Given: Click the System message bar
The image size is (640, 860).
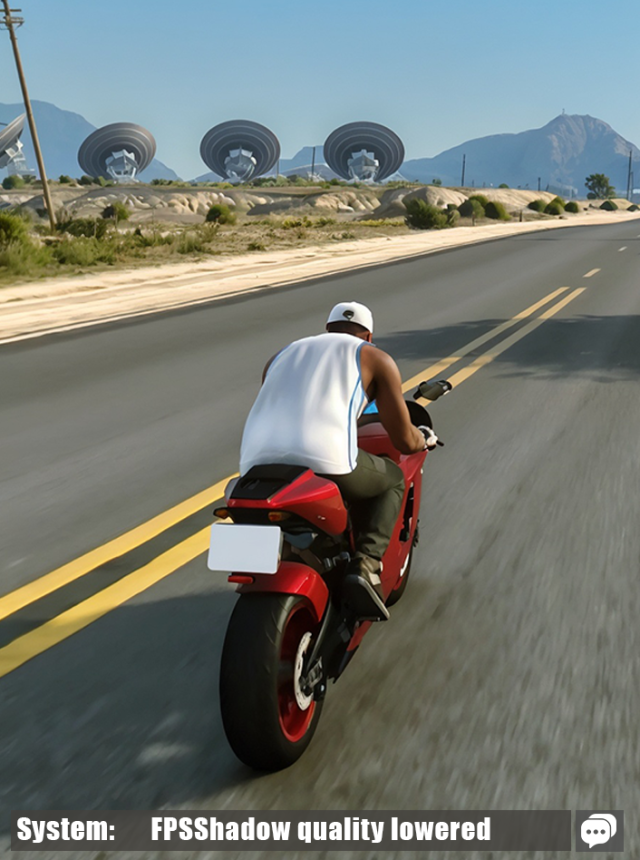Looking at the screenshot, I should [290, 830].
